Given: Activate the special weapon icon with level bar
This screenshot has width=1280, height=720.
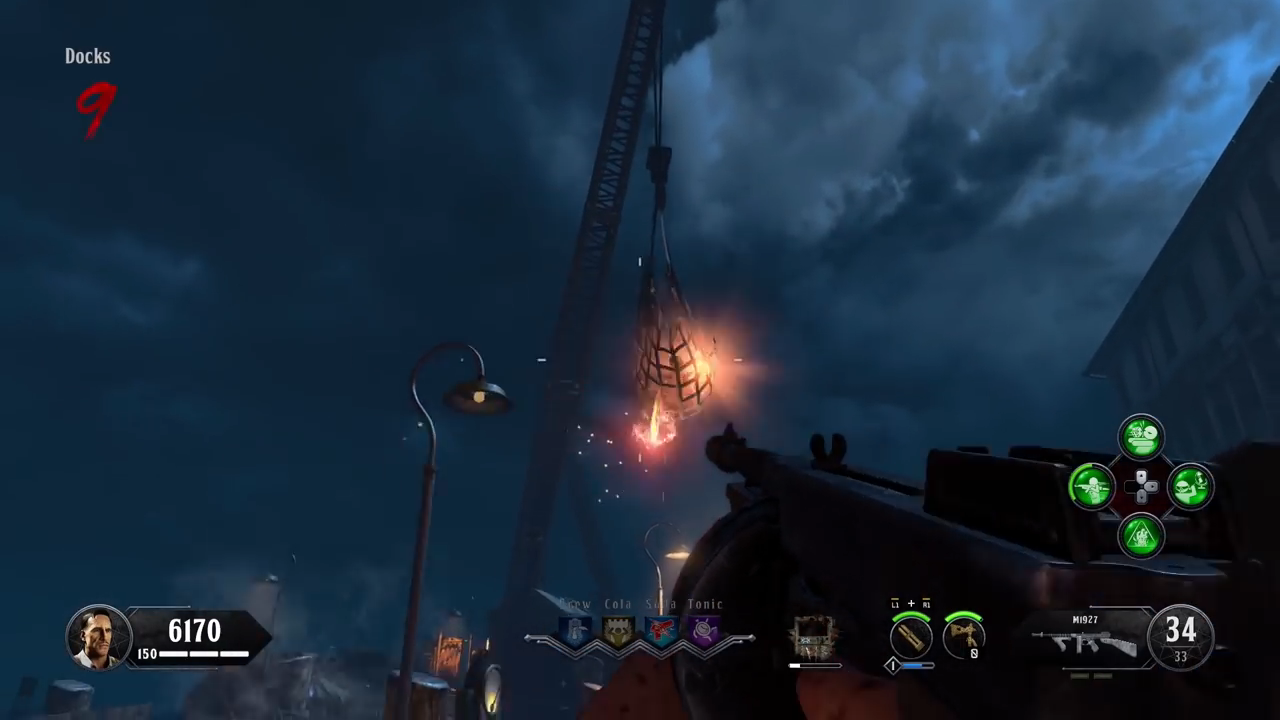Looking at the screenshot, I should (911, 637).
